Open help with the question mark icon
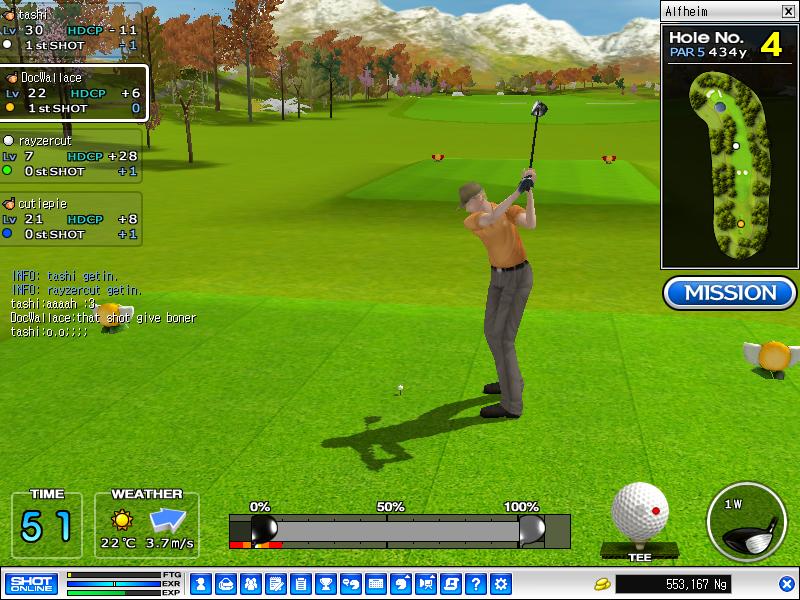Screen dimensions: 800x600 [x=476, y=584]
